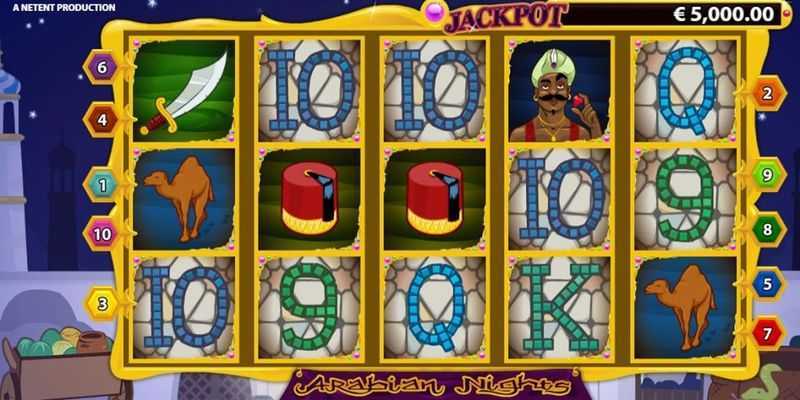This screenshot has height=400, width=800.
Task: Activate the blue payline 5 marker
Action: 767,284
